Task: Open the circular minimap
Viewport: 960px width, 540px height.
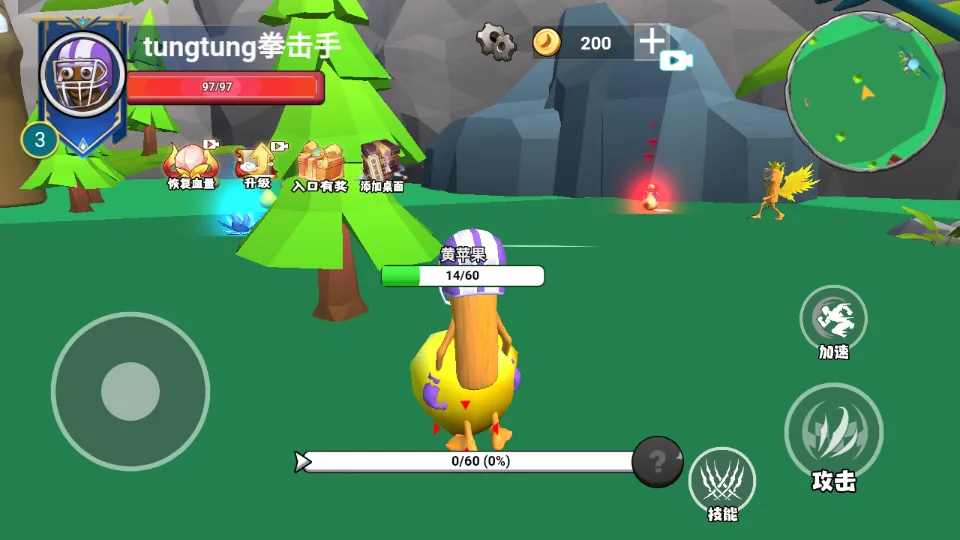Action: [x=865, y=91]
